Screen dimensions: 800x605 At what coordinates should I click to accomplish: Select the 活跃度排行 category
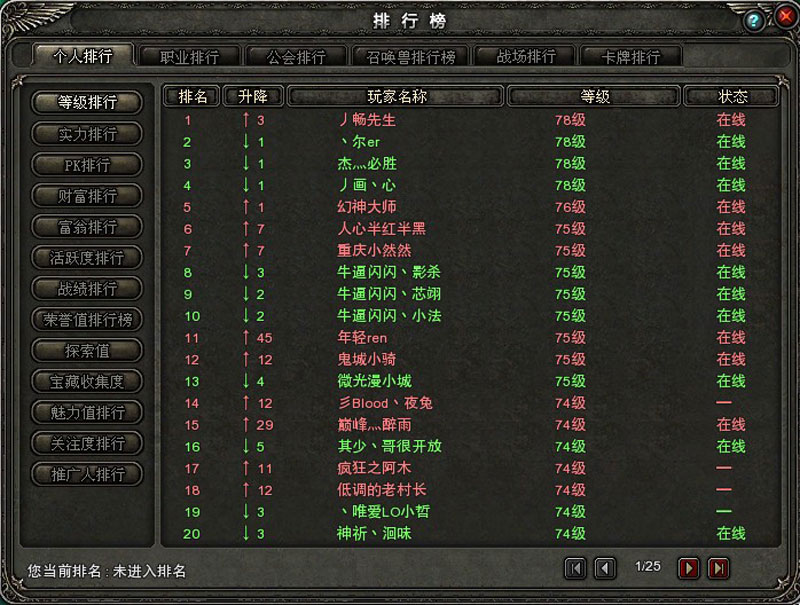87,258
